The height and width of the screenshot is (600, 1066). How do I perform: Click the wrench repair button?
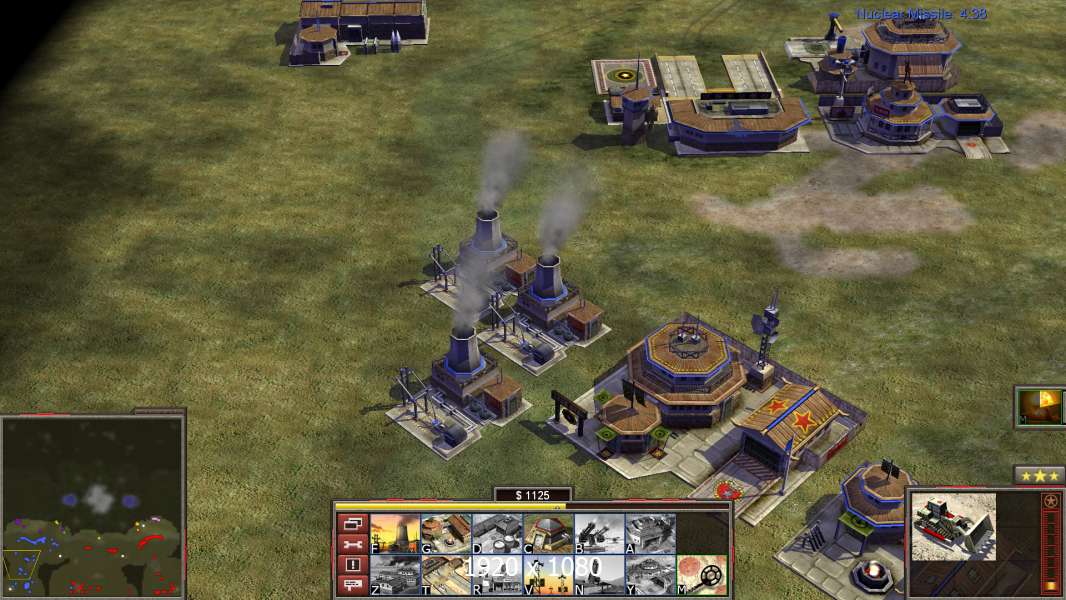click(352, 544)
